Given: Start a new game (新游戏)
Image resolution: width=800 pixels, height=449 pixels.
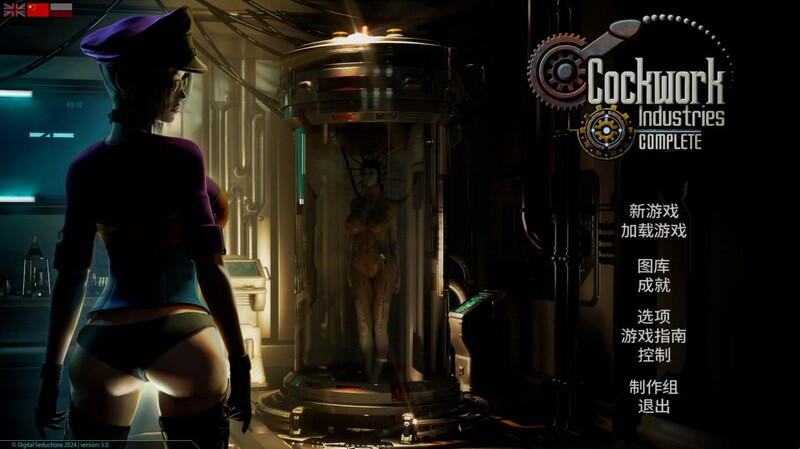Looking at the screenshot, I should coord(653,211).
